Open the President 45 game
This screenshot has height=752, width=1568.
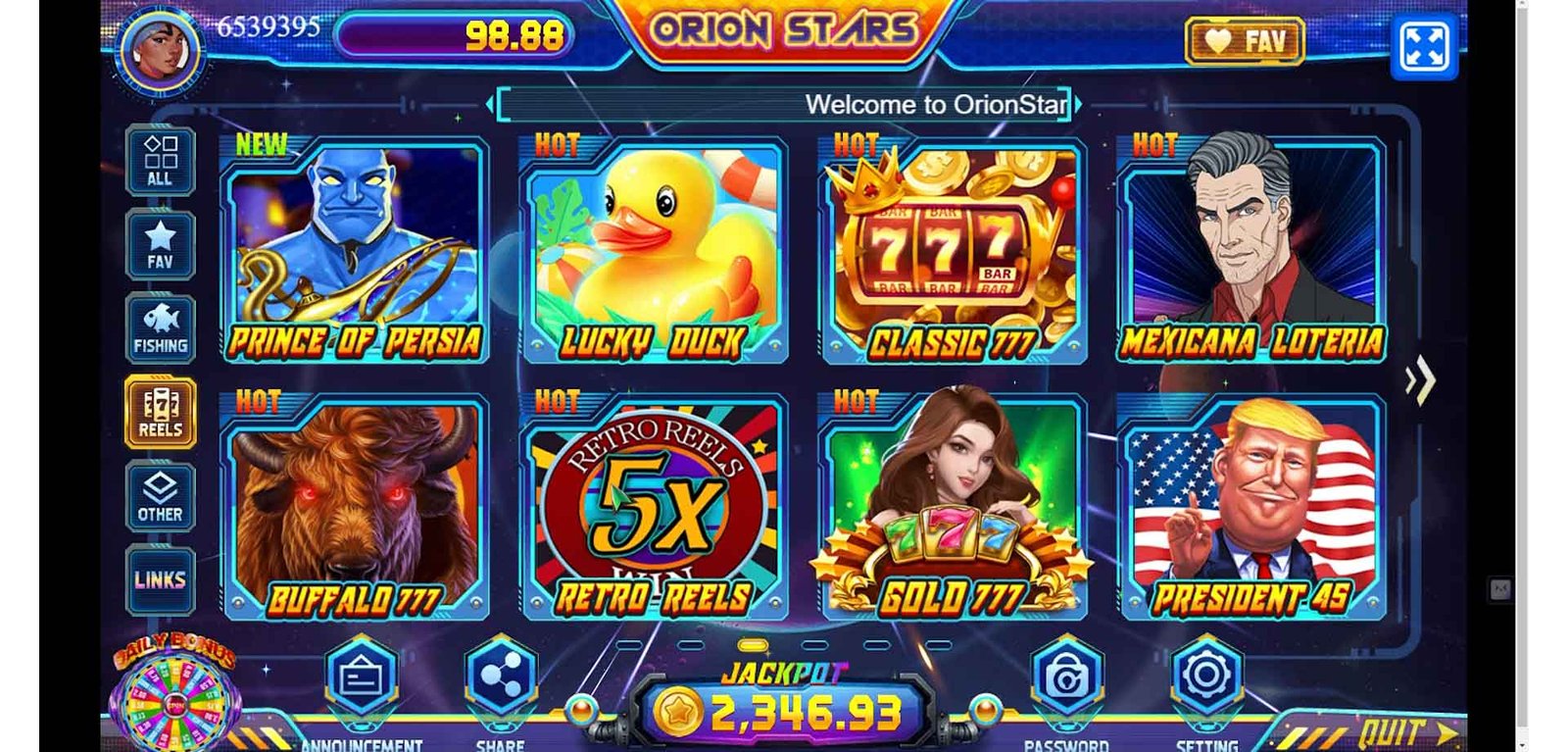point(1251,507)
